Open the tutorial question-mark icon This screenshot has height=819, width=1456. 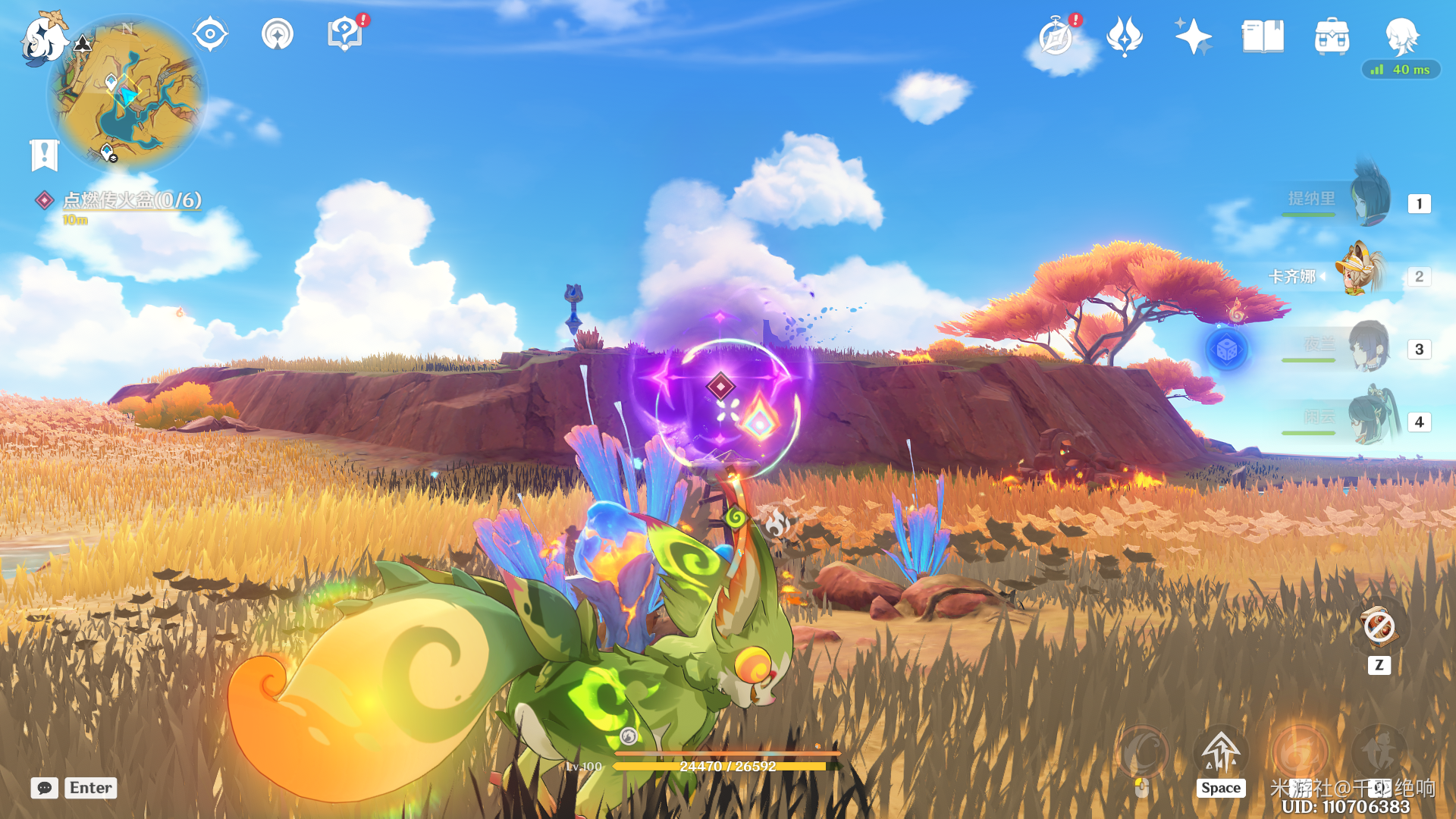345,34
